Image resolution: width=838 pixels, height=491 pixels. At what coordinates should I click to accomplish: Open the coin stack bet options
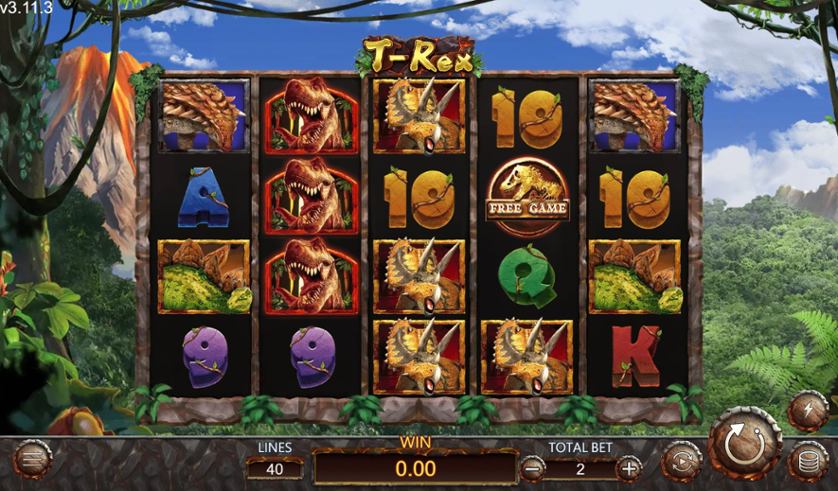[x=808, y=462]
